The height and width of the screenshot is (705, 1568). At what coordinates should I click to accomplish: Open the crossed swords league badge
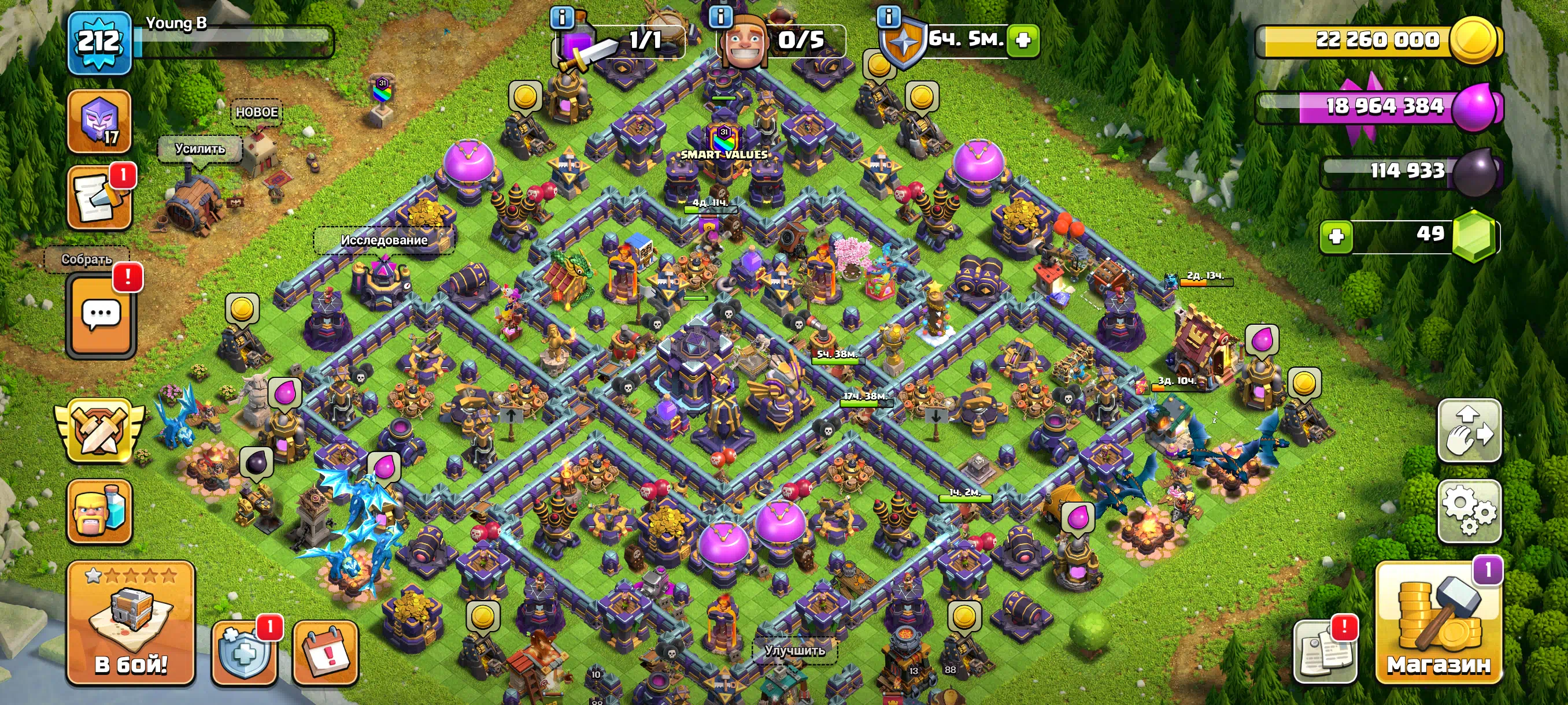coord(99,430)
